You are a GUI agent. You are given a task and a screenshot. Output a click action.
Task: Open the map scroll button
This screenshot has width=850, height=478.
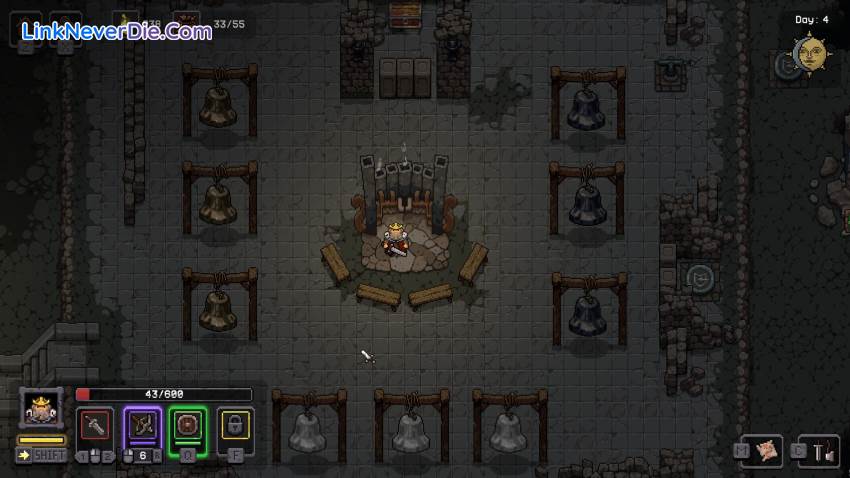click(766, 452)
